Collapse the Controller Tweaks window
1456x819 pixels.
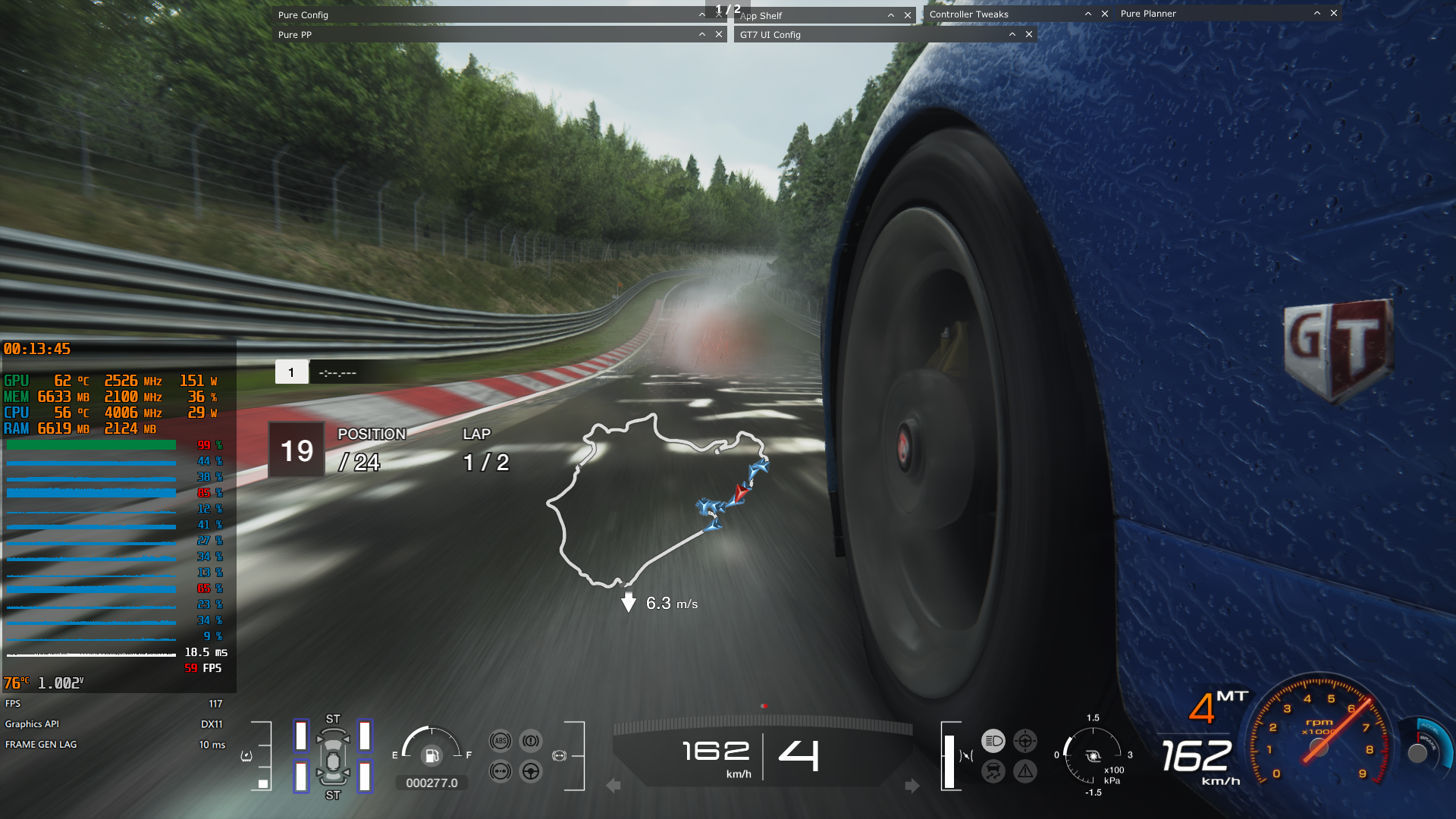1088,14
